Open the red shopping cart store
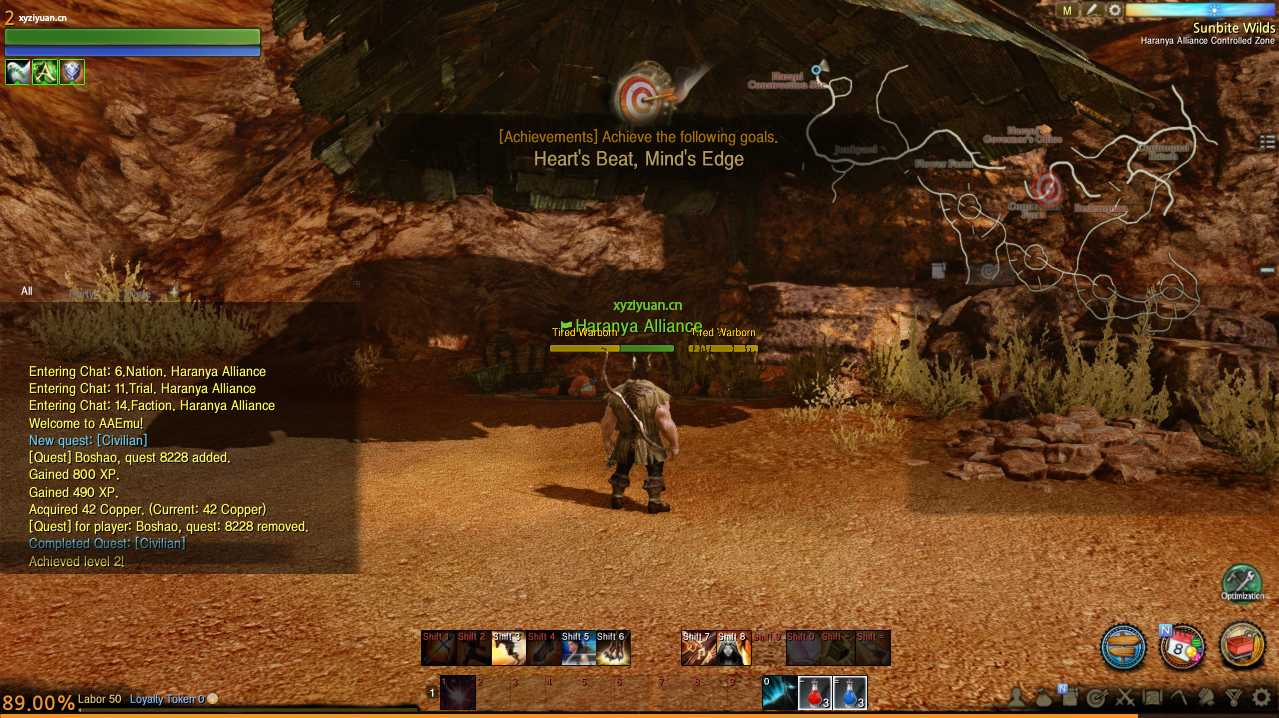1279x718 pixels. (x=1243, y=646)
